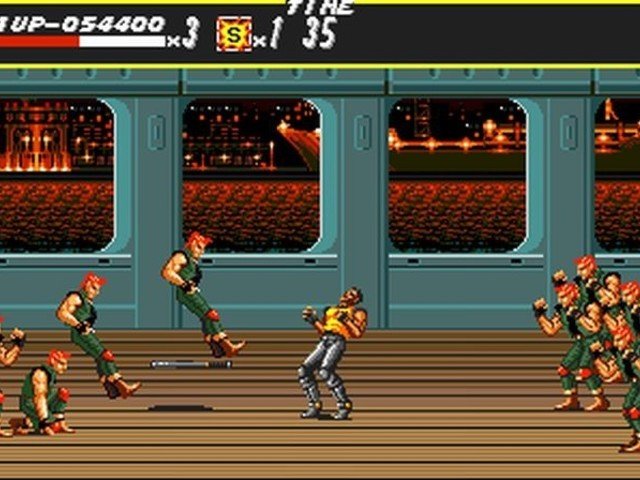This screenshot has height=480, width=640.
Task: Click the yellow S special attack icon
Action: (x=233, y=35)
